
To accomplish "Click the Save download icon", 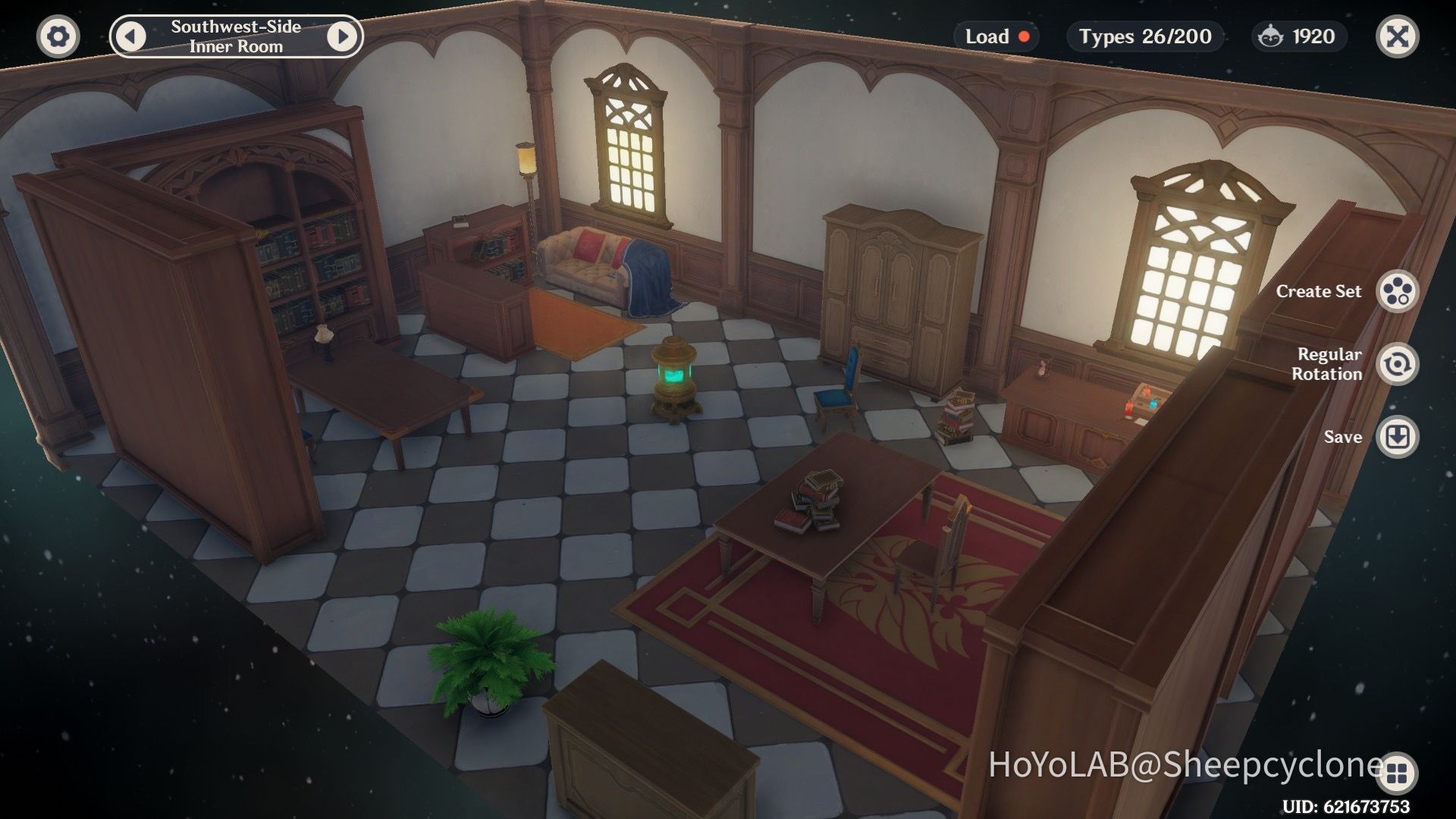I will (1399, 437).
